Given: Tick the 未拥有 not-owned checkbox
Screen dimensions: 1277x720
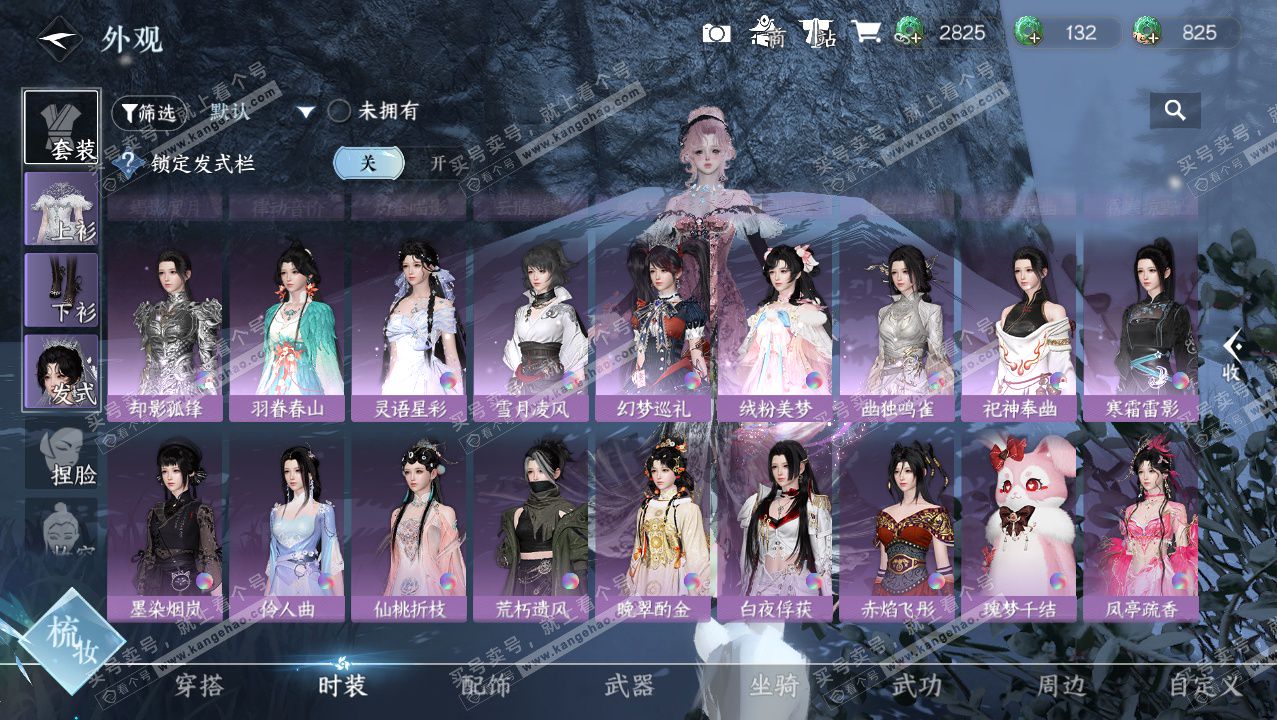Looking at the screenshot, I should [x=339, y=112].
